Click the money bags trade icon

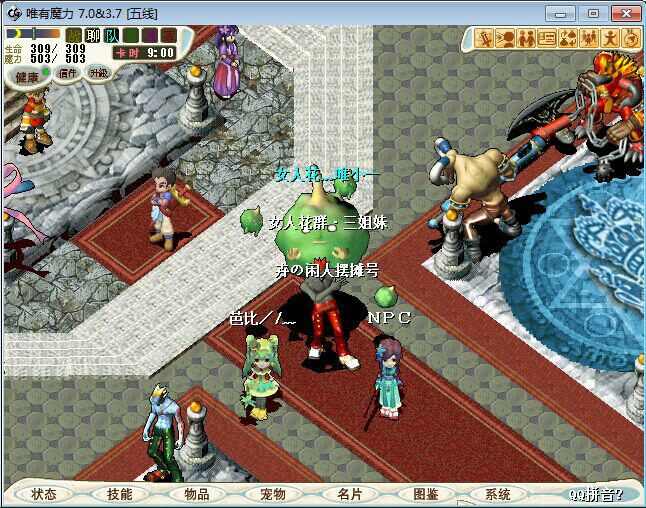coord(567,39)
